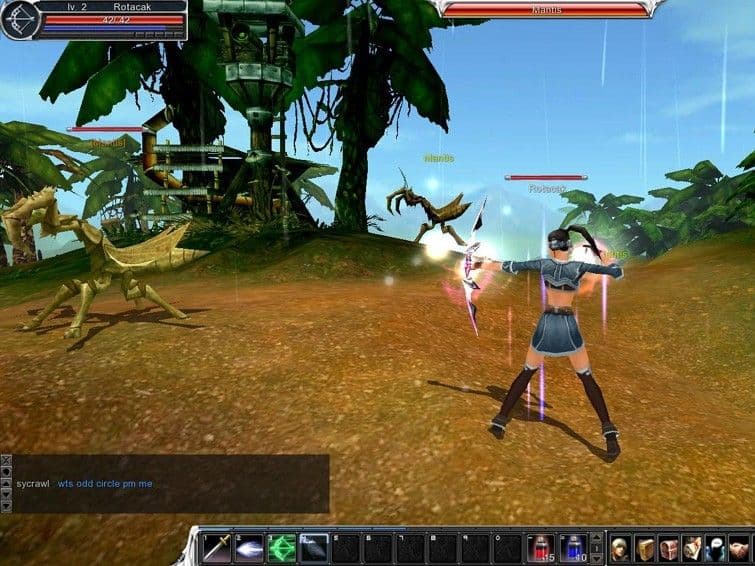Activate the white energy blast skill
Screen dimensions: 755x566
click(x=249, y=547)
